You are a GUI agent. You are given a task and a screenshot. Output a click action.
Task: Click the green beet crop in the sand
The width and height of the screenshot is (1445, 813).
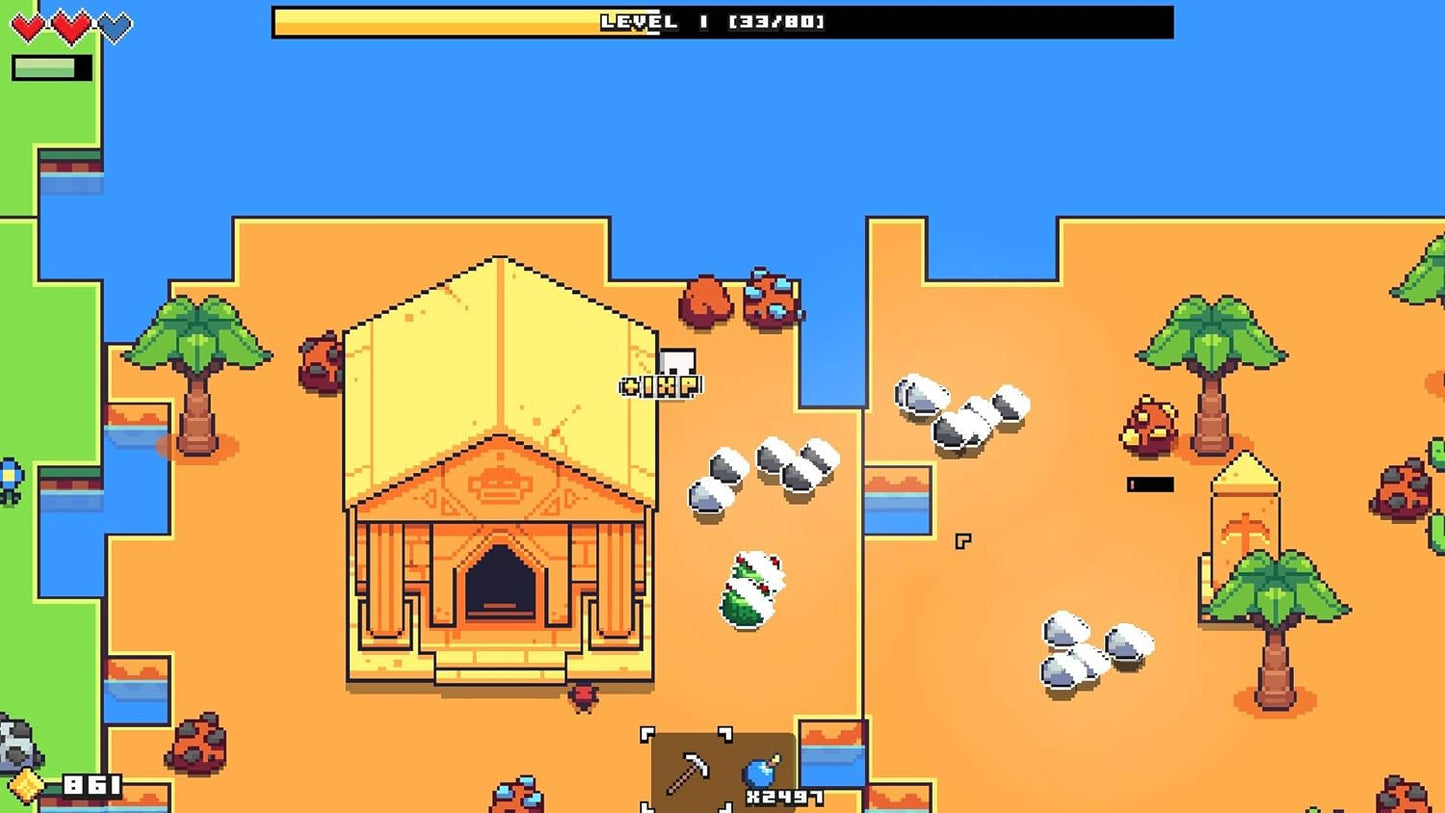click(x=752, y=590)
